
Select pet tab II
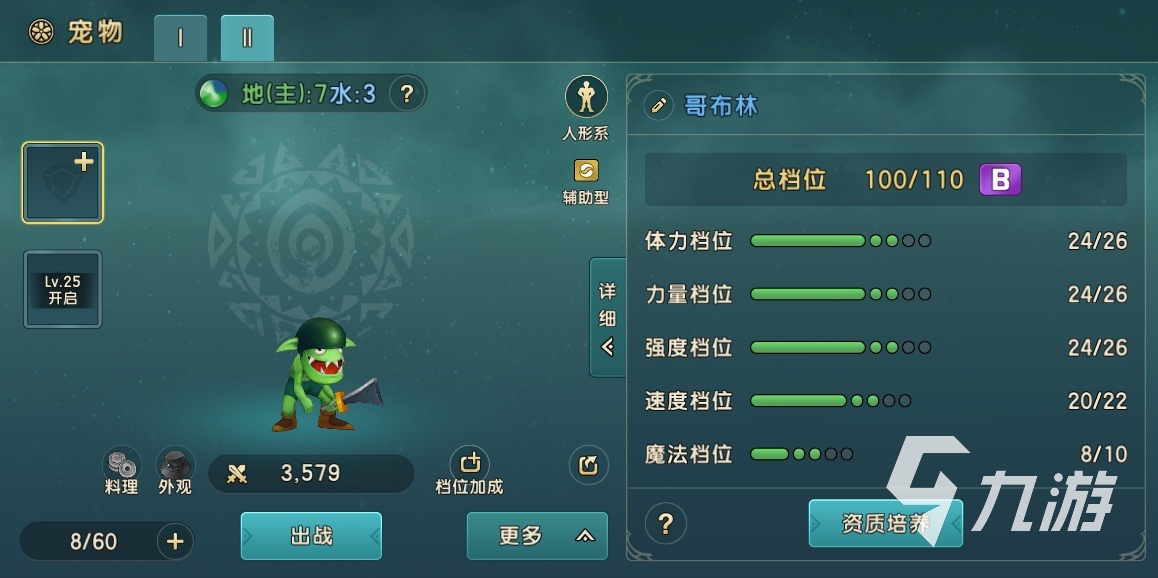tap(247, 38)
